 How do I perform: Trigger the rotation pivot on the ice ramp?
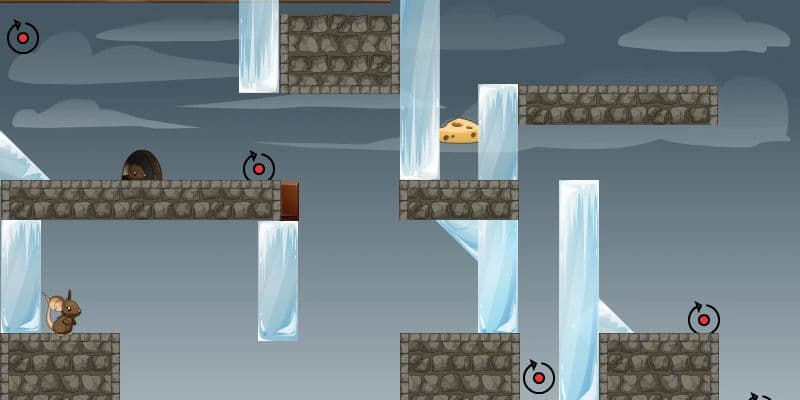(703, 319)
